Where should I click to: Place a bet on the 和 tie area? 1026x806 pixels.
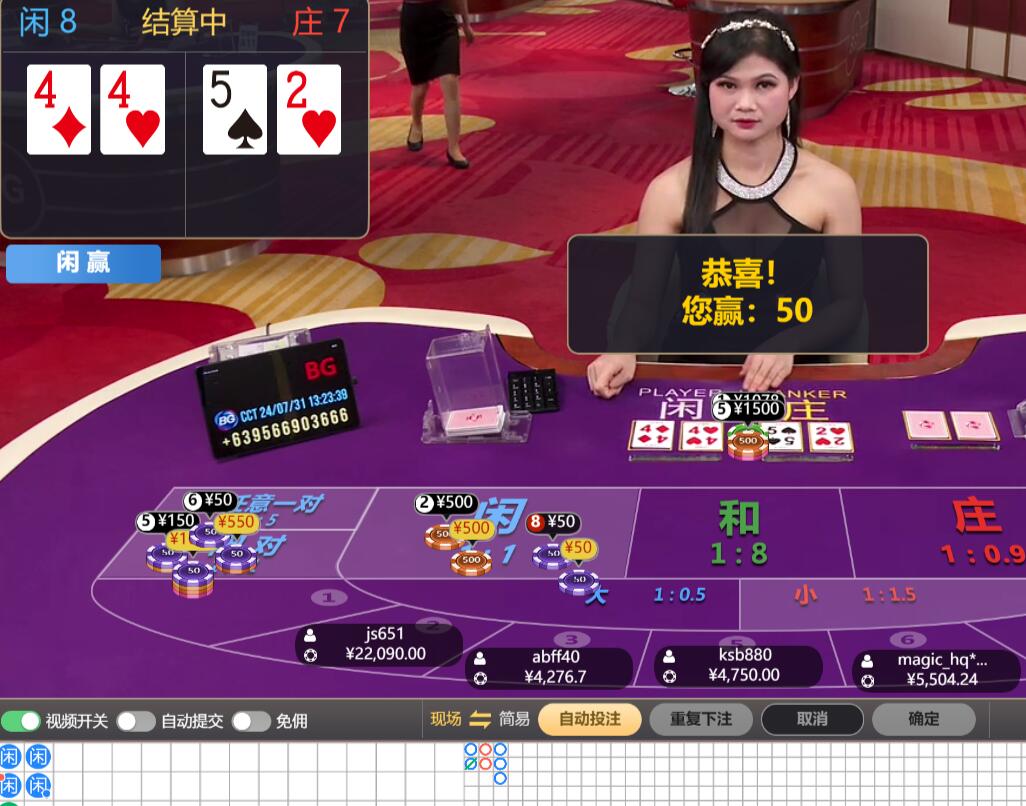pos(739,533)
